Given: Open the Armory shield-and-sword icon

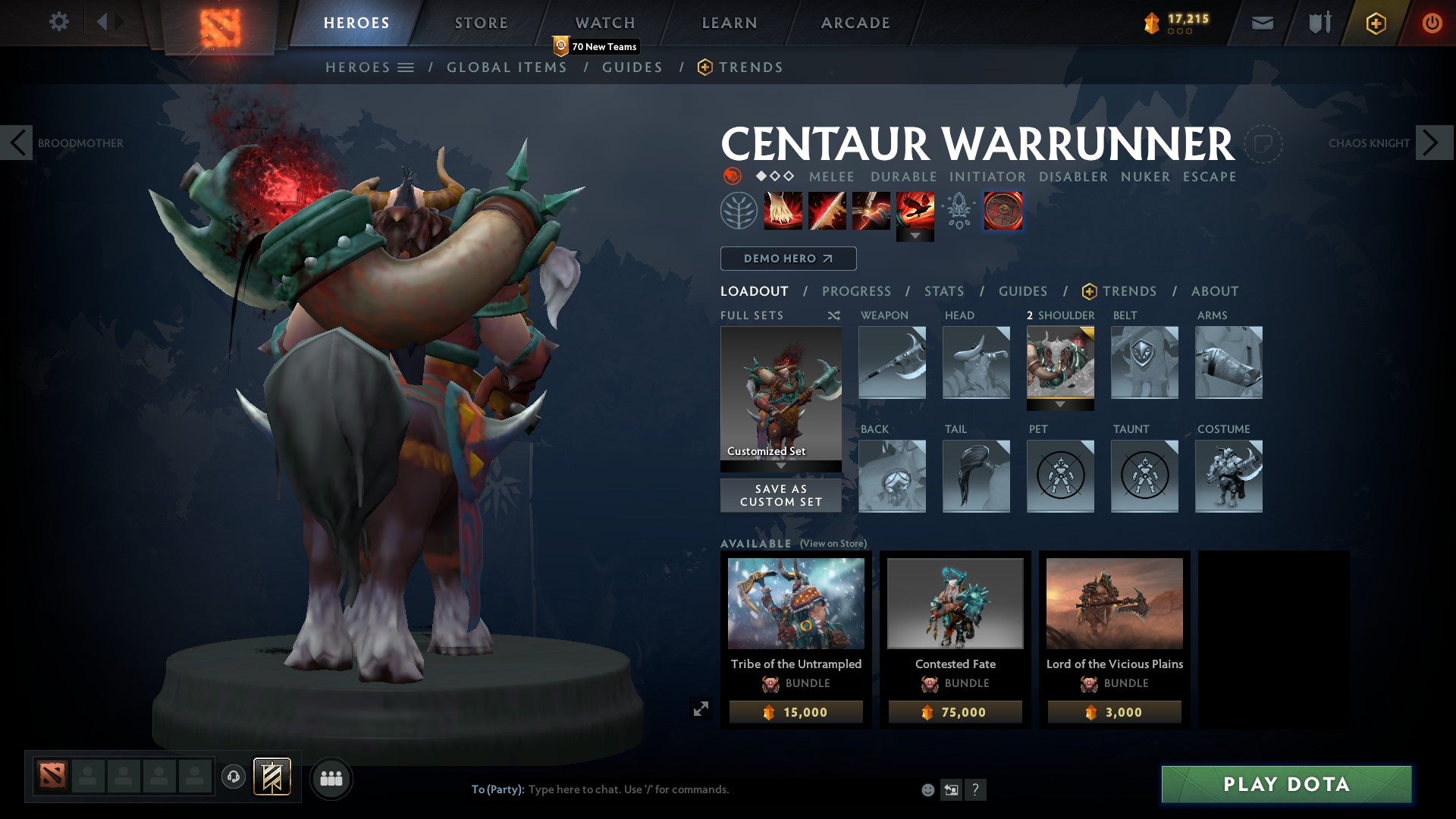Looking at the screenshot, I should 1318,23.
